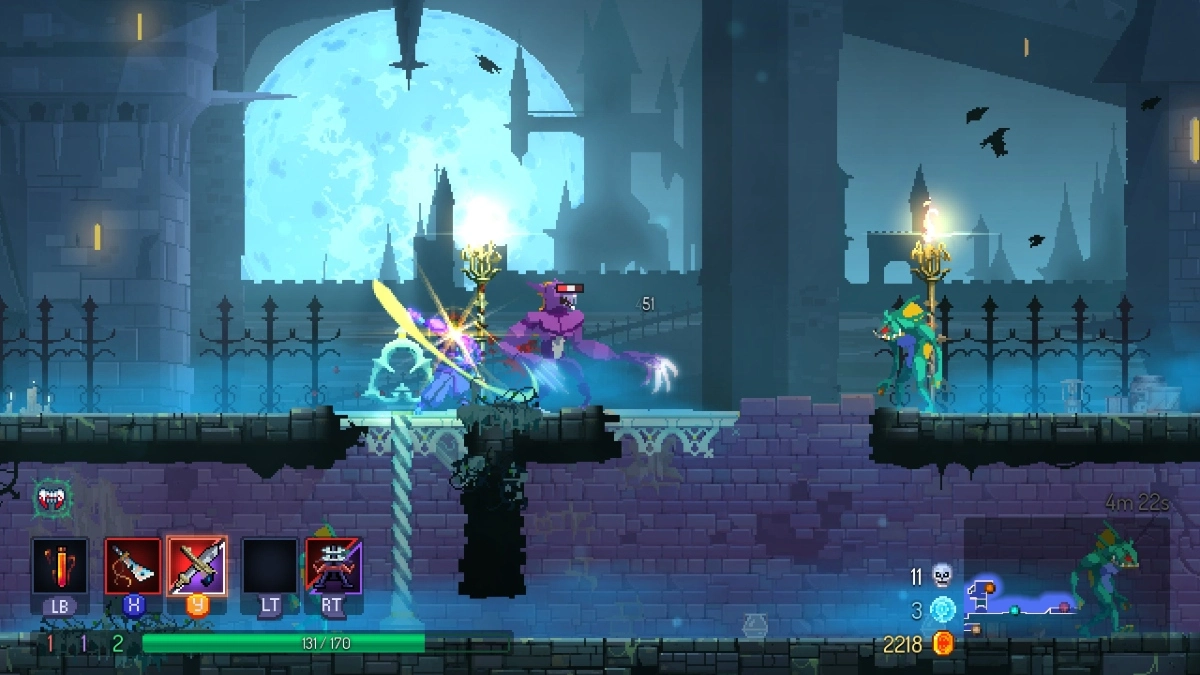This screenshot has height=675, width=1200.
Task: Select the crossed swords weapon slot
Action: tap(197, 567)
